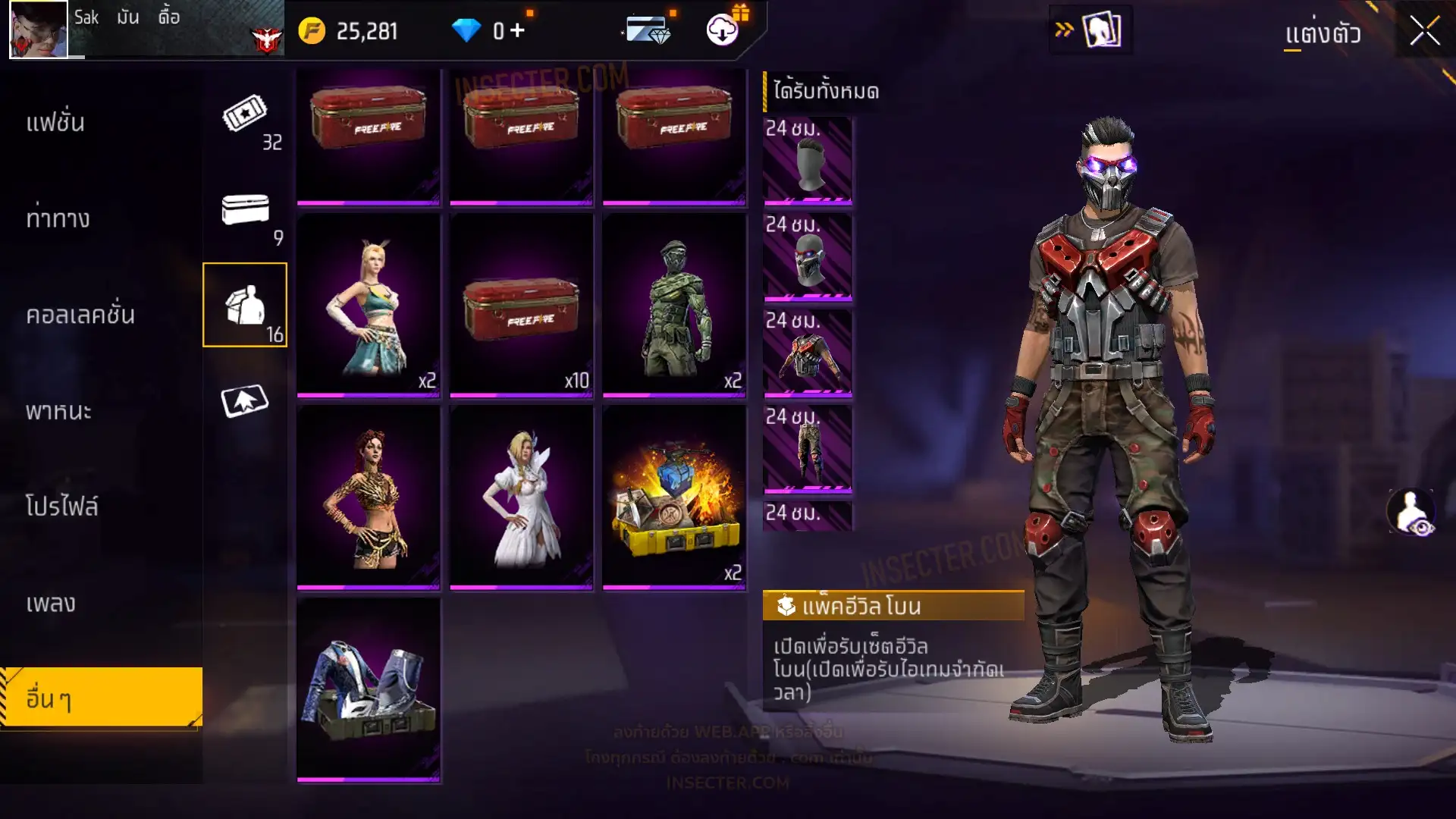Switch to the ท่าทาง emotes category
Viewport: 1456px width, 819px height.
tap(58, 219)
